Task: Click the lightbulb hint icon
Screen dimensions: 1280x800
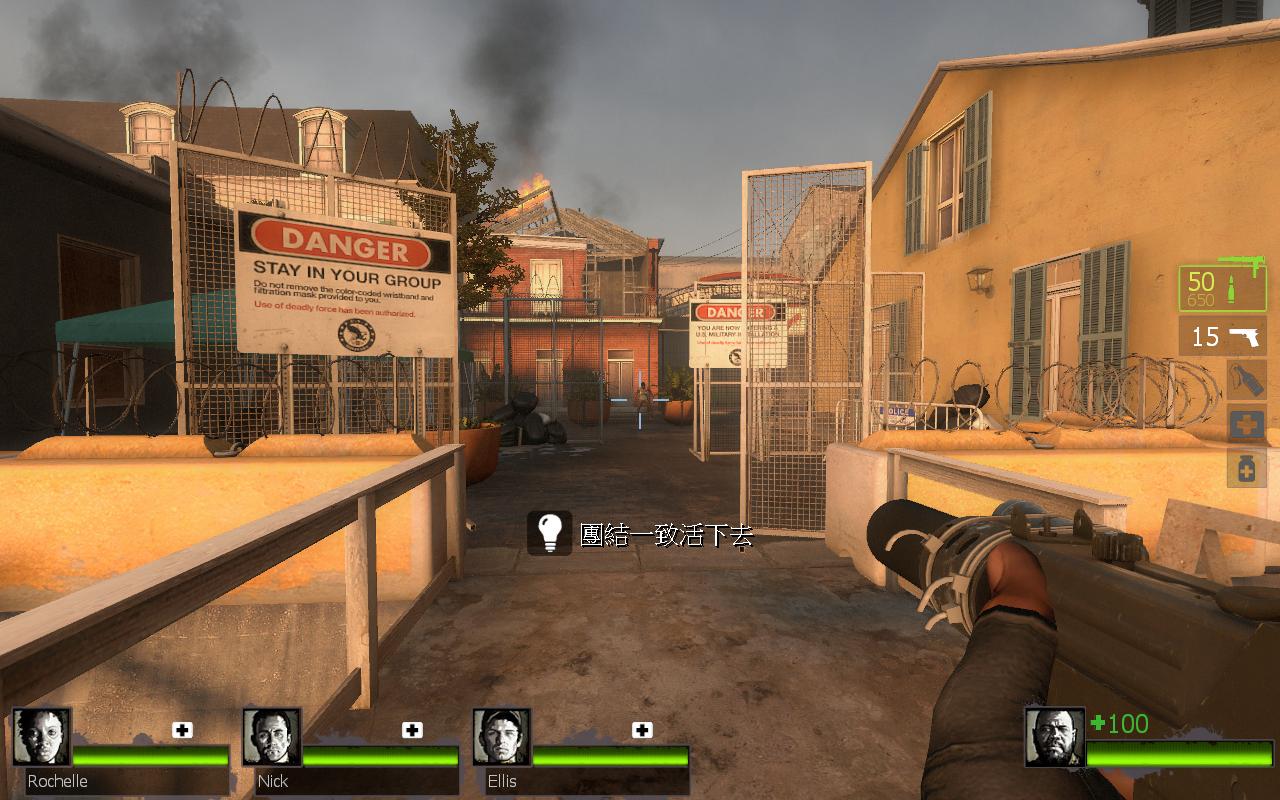Action: pos(549,533)
